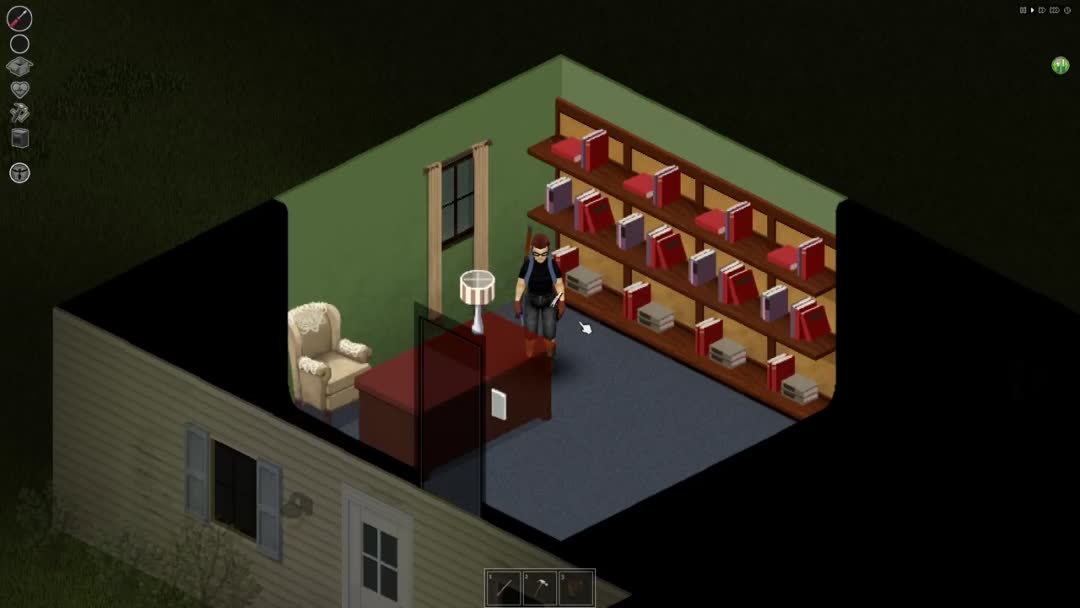Open the inventory box icon
Screen dimensions: 1080x608
click(19, 67)
